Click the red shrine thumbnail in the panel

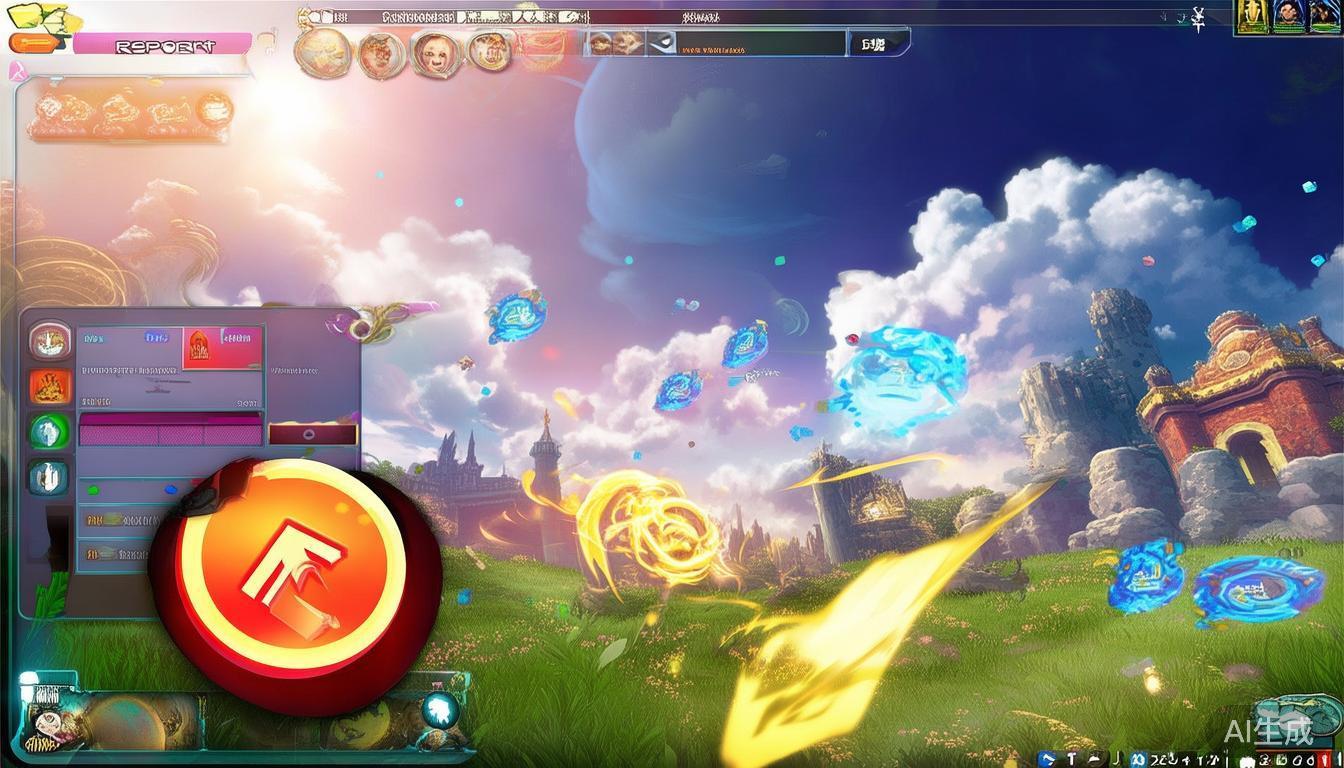point(221,347)
